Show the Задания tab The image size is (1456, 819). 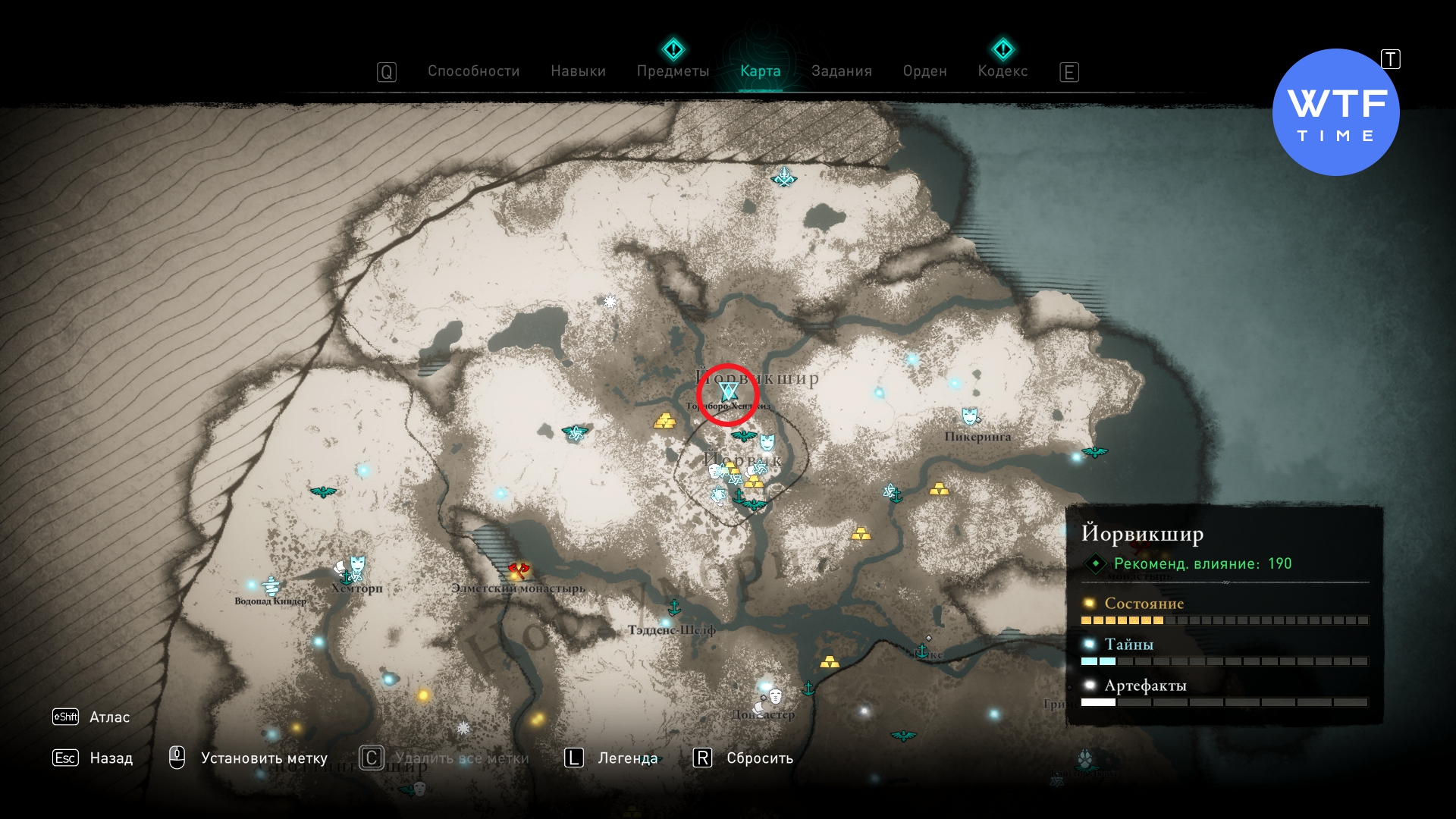point(841,71)
